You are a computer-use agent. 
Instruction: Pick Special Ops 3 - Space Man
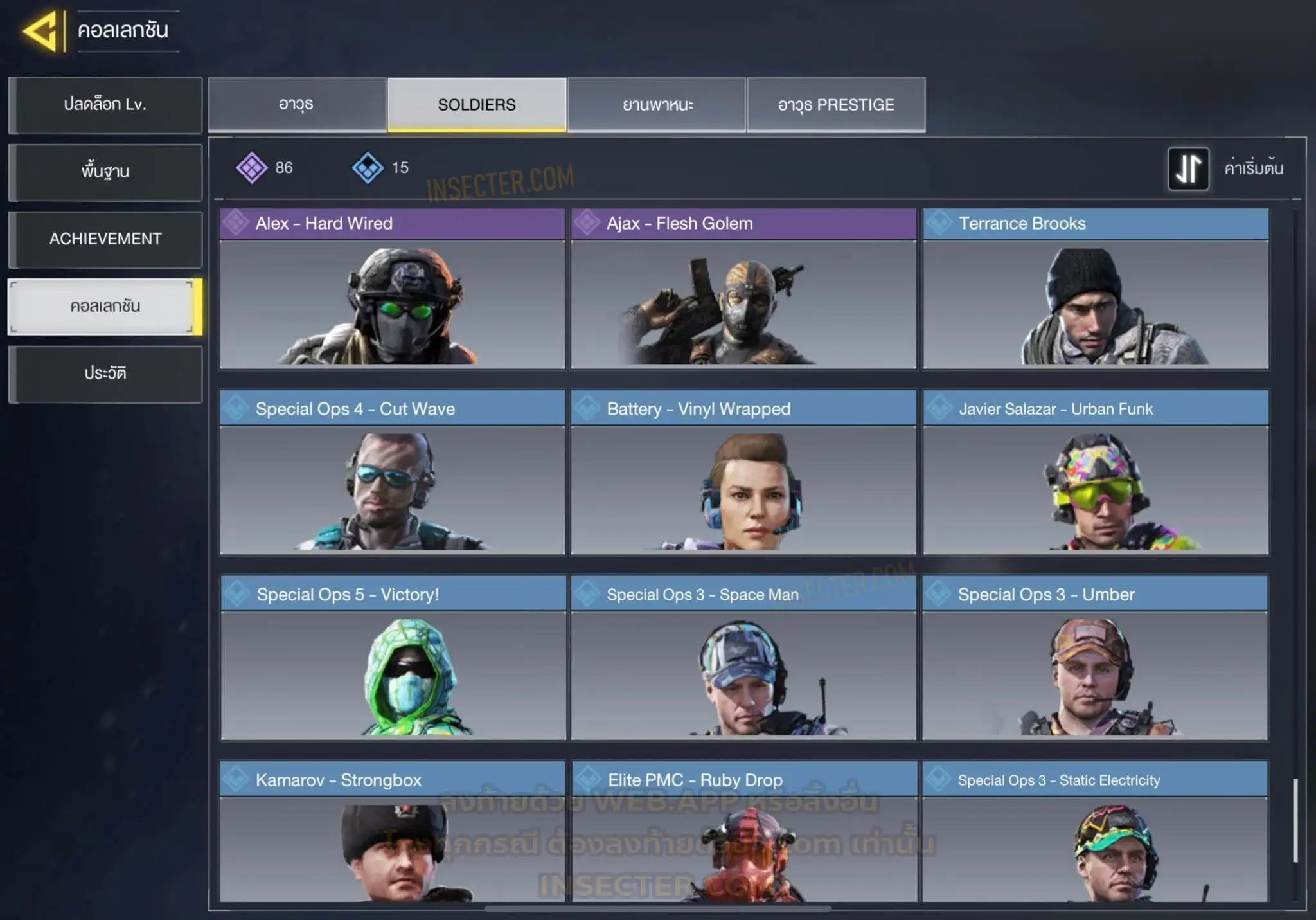coord(743,658)
